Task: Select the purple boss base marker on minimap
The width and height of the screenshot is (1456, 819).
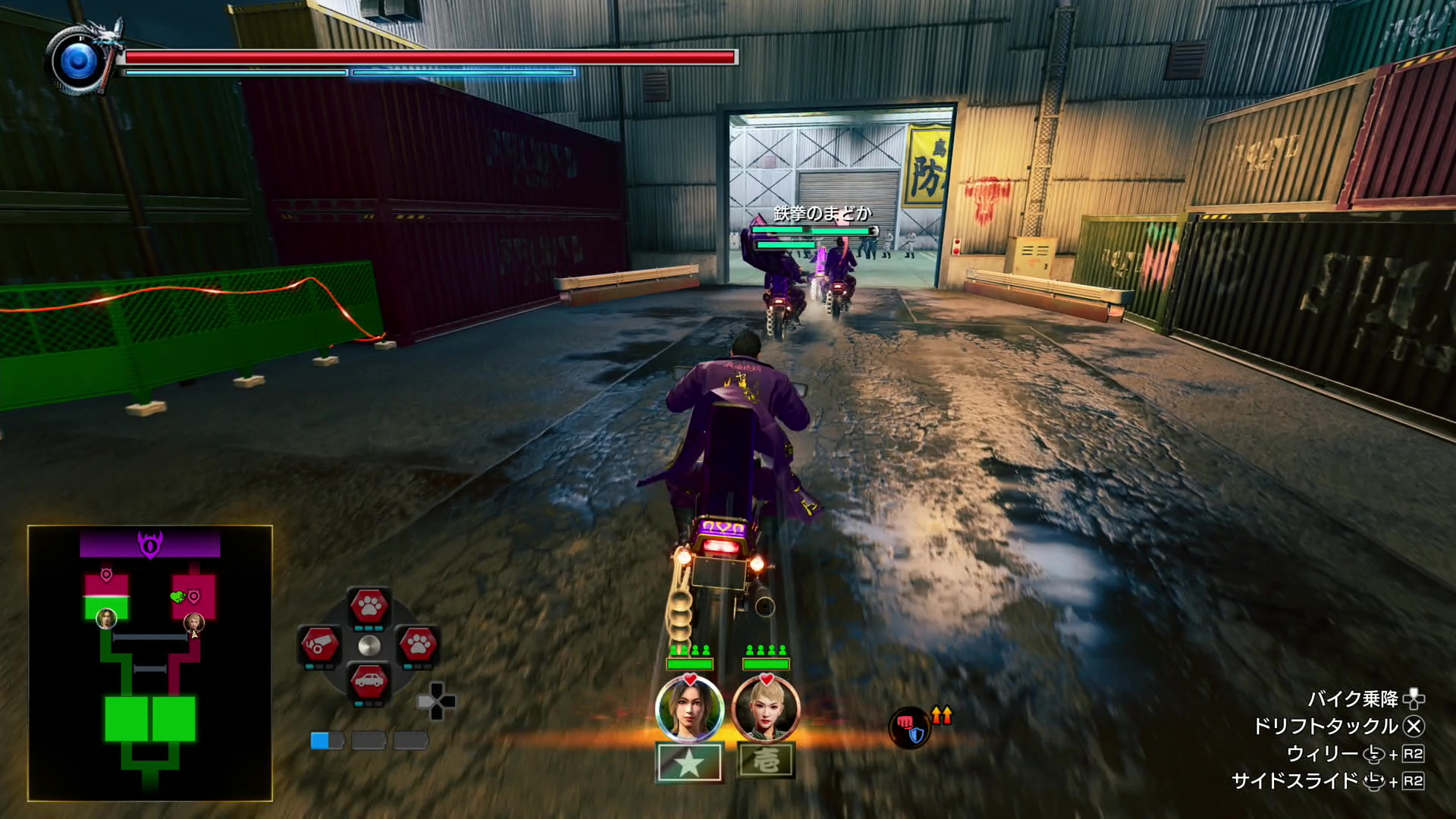Action: (150, 544)
